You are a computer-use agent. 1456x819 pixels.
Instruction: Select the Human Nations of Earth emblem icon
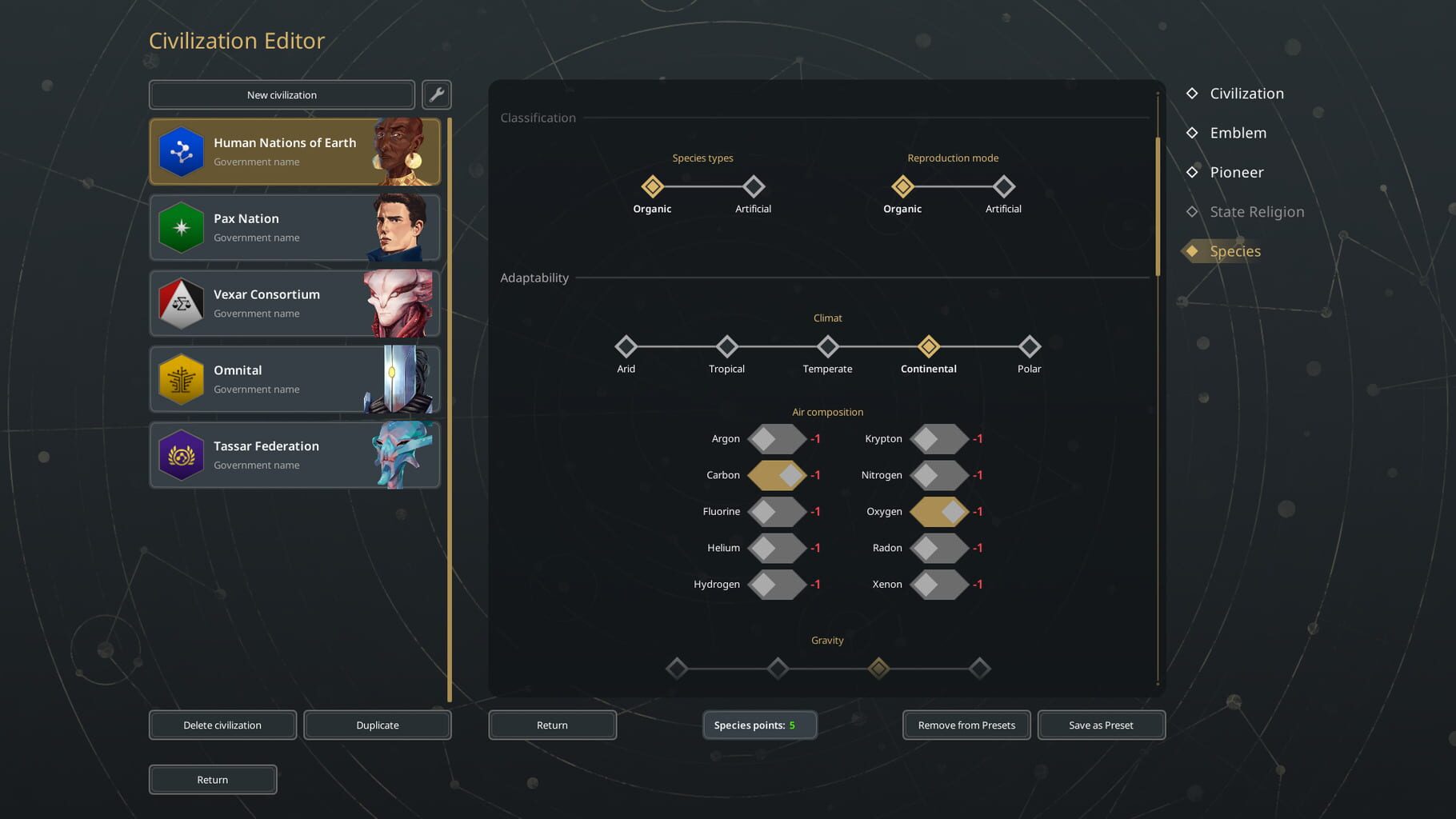pos(181,151)
